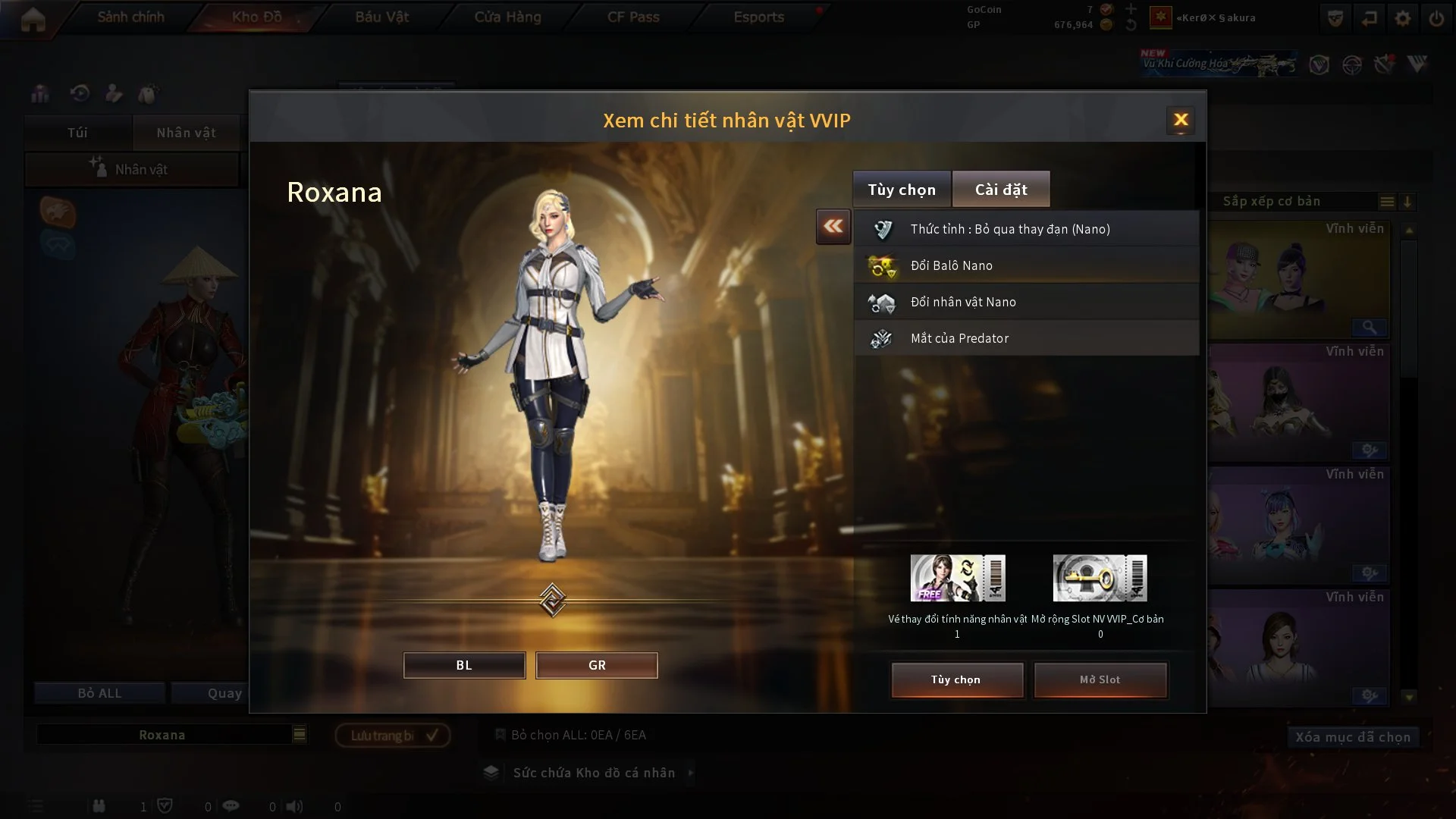Screen dimensions: 1456x819
Task: Open the character info icon near top left
Action: click(114, 93)
